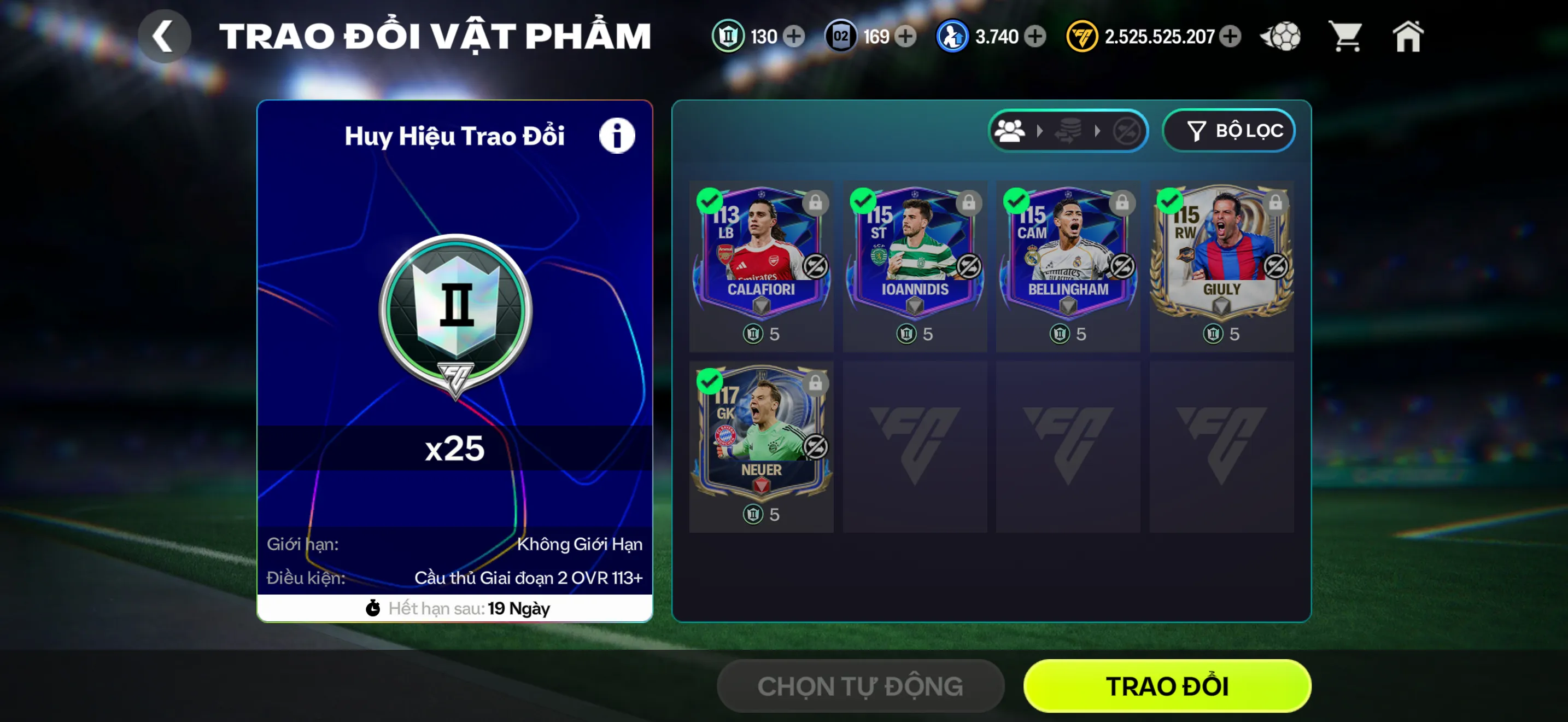This screenshot has height=722, width=1568.
Task: Click the plus next to the FC coin balance
Action: click(1231, 37)
